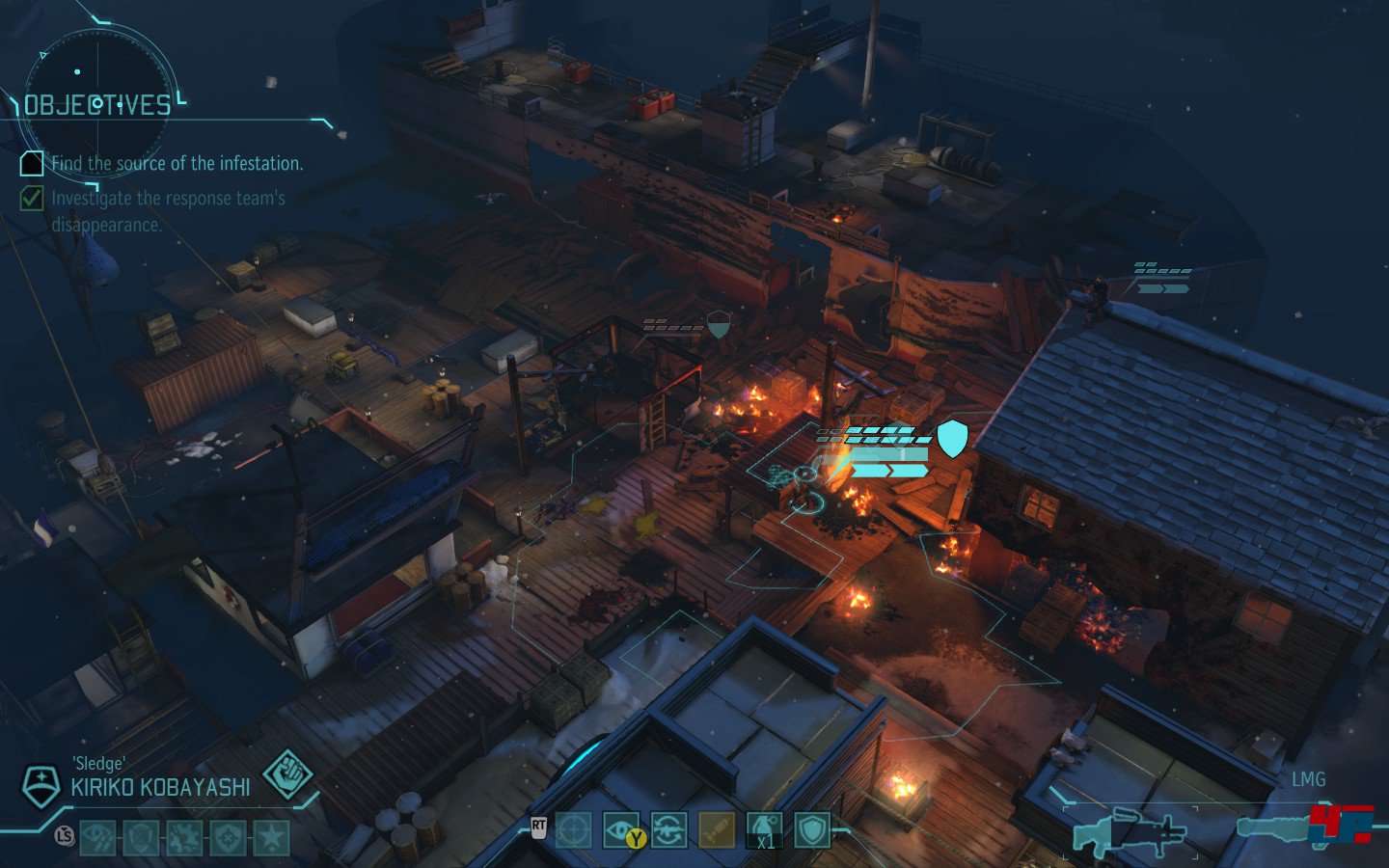Click the fist psionic diamond icon

pos(288,774)
